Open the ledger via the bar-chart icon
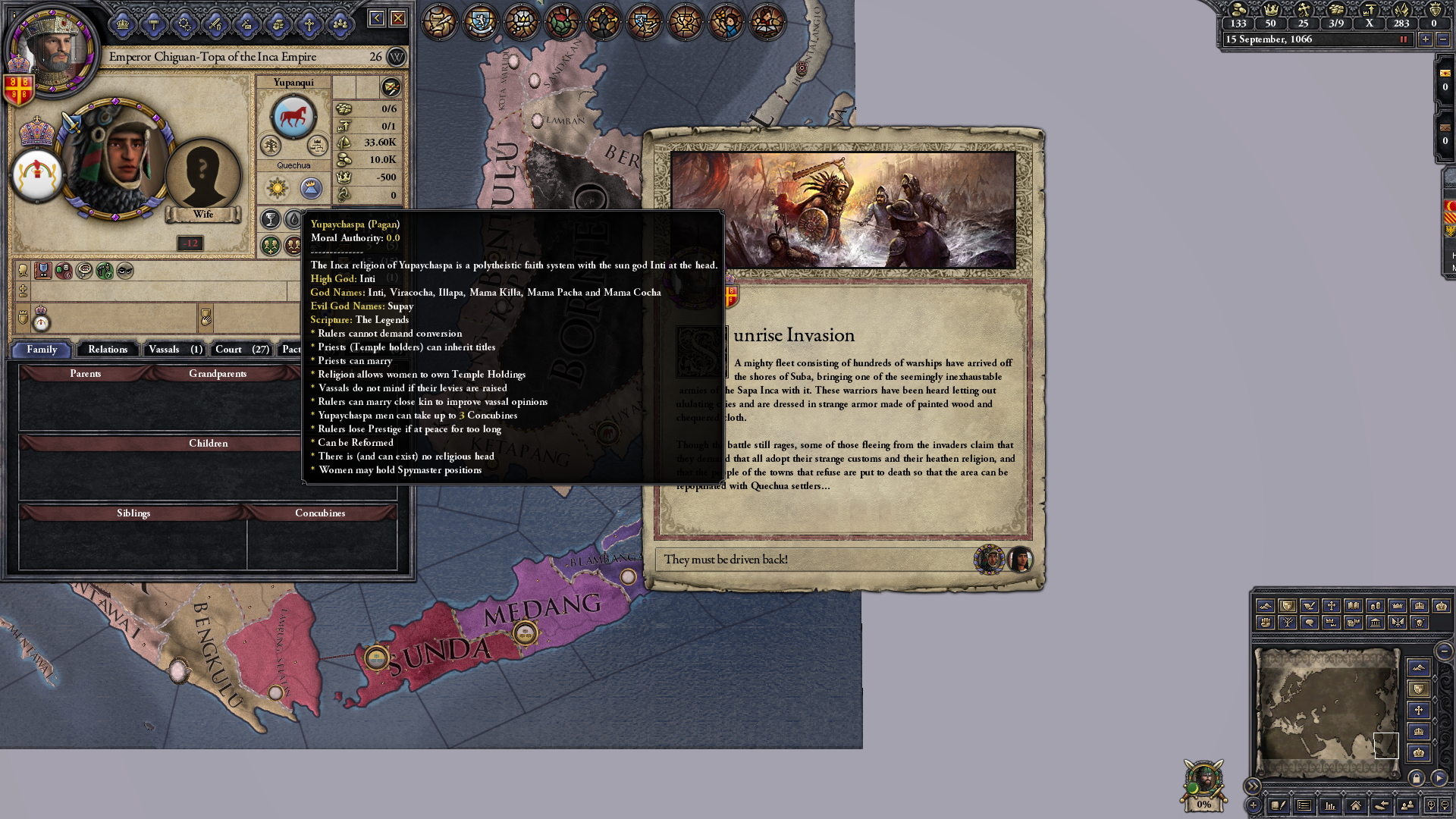 pos(1331,806)
